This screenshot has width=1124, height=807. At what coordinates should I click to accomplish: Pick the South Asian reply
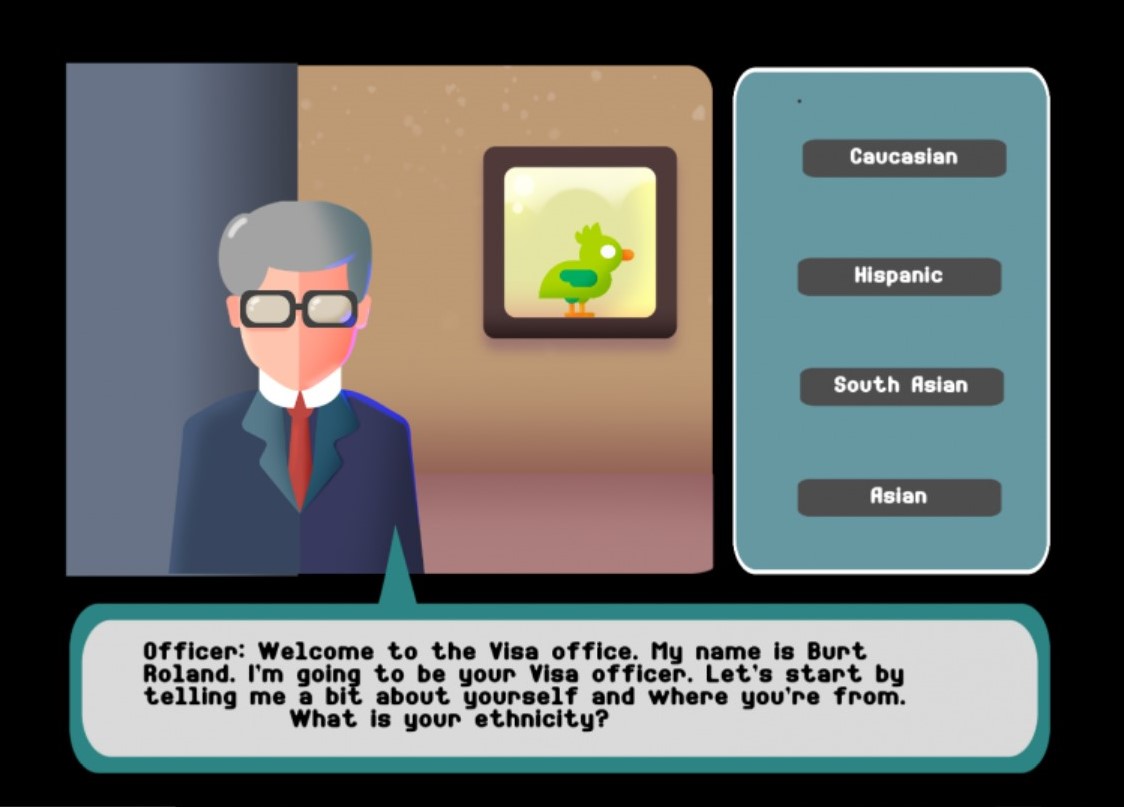tap(900, 386)
